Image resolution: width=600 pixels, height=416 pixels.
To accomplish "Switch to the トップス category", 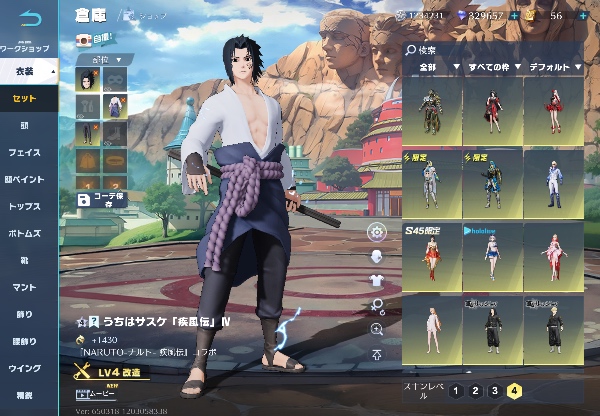I will click(x=24, y=205).
